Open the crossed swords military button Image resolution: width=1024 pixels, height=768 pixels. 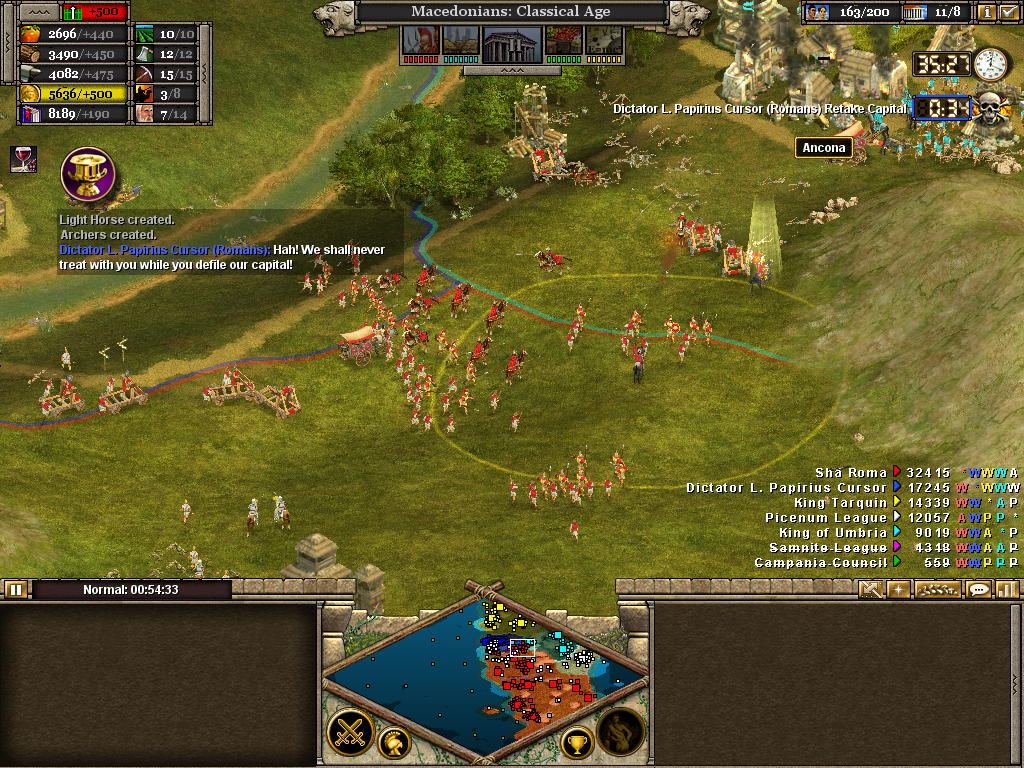click(x=350, y=733)
